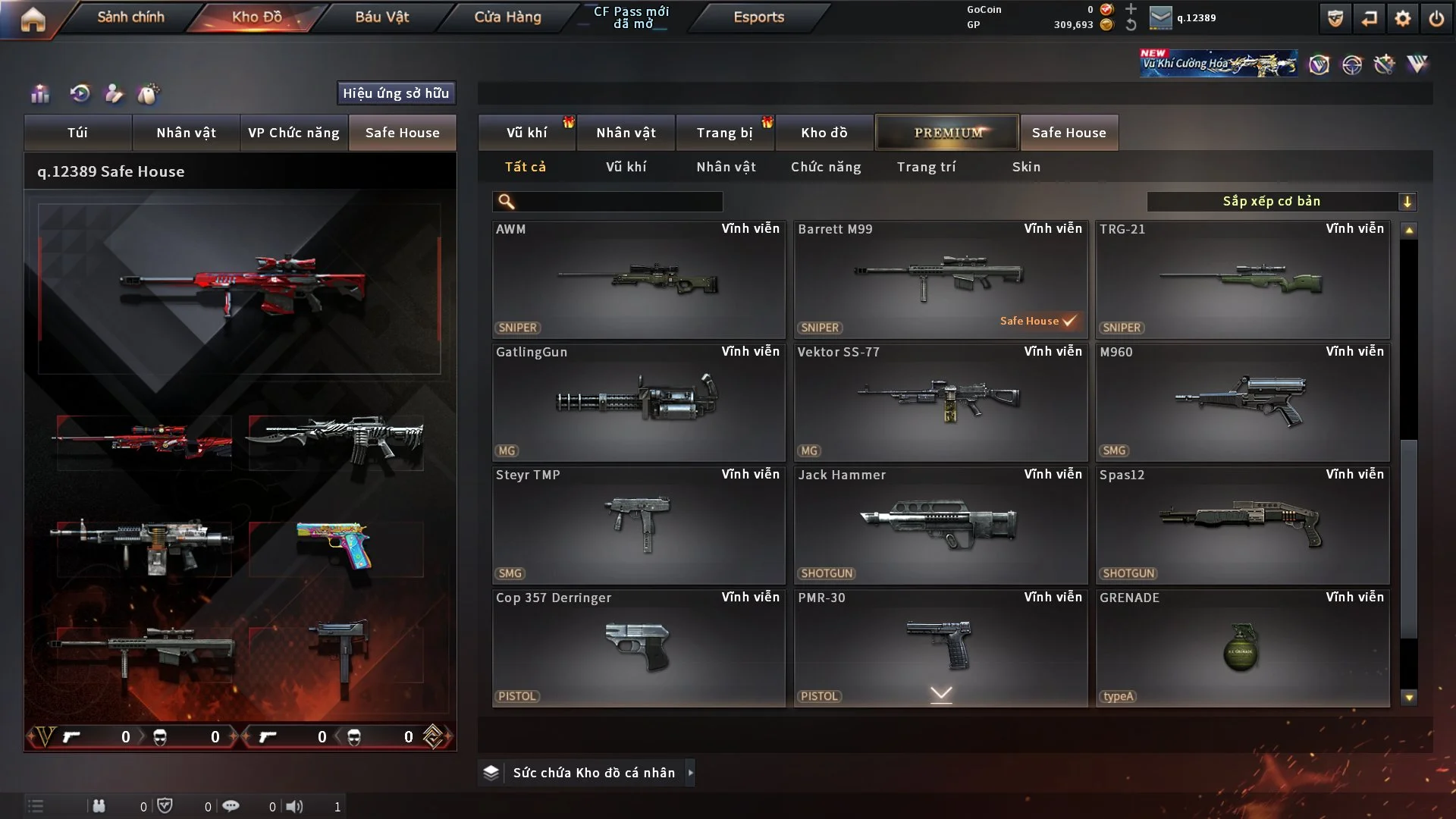Image resolution: width=1456 pixels, height=819 pixels.
Task: Open the Sắp xếp cơ bản sort dropdown
Action: tap(1281, 202)
